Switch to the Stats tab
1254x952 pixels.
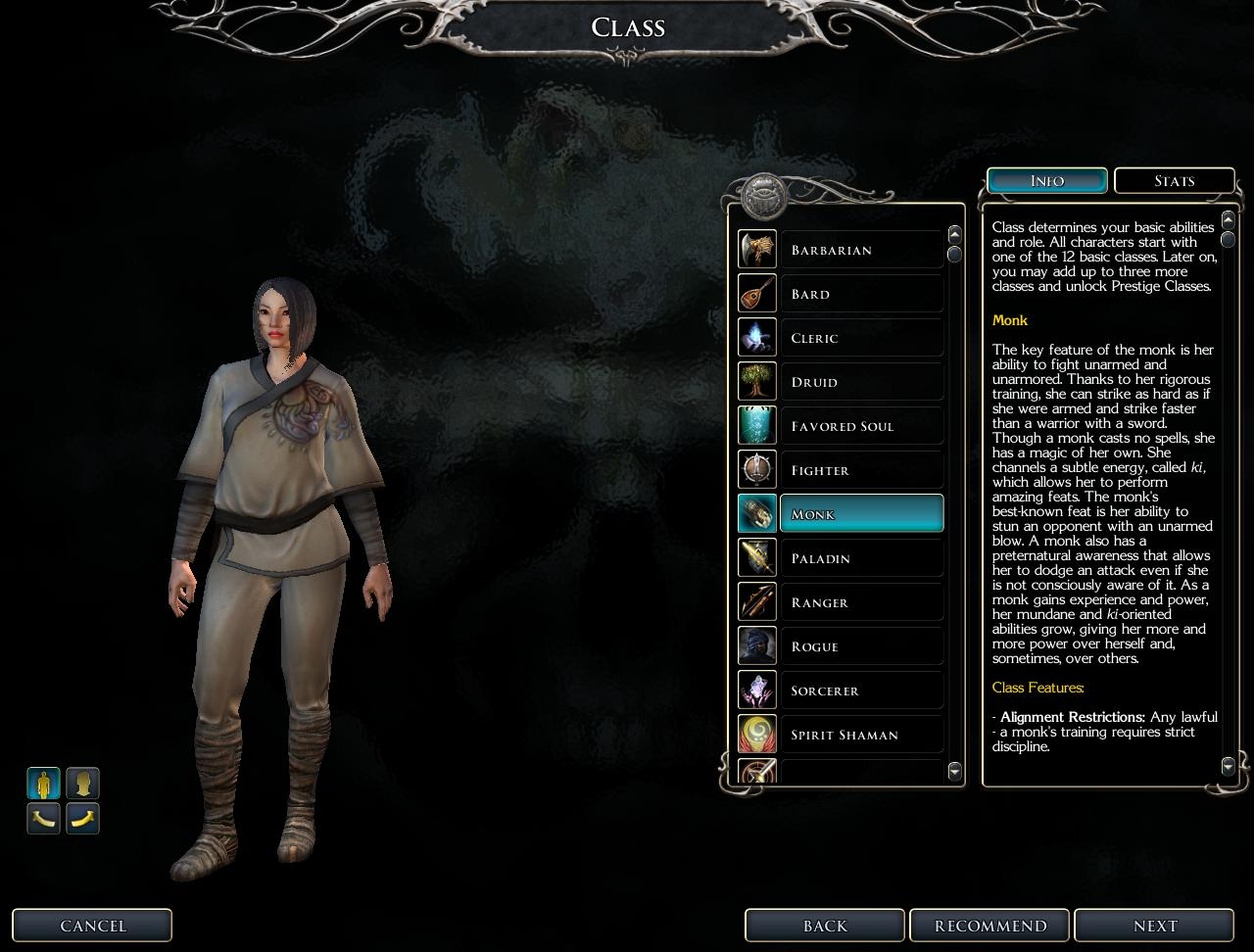tap(1174, 181)
